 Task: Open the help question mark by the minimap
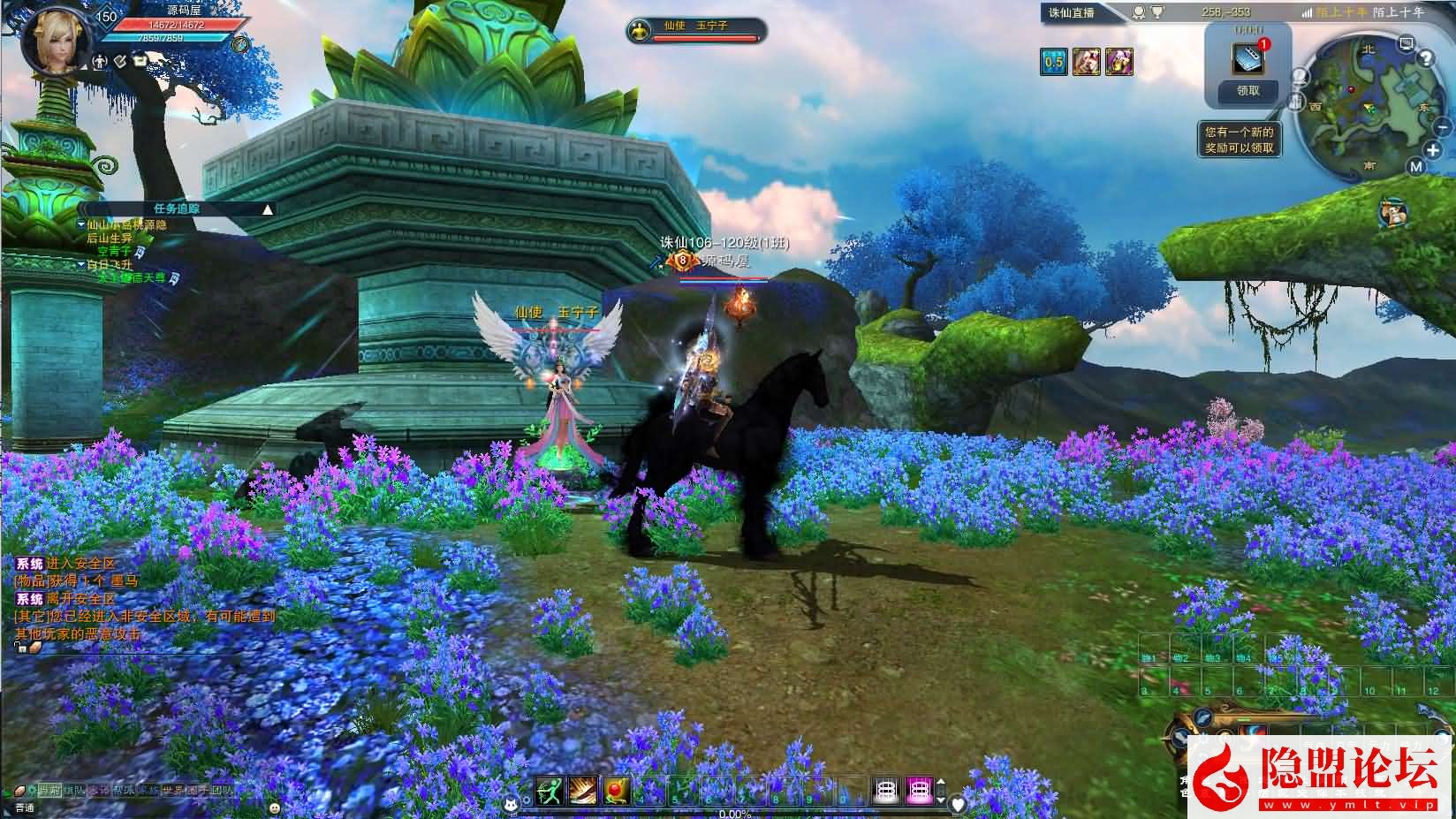[x=1424, y=58]
